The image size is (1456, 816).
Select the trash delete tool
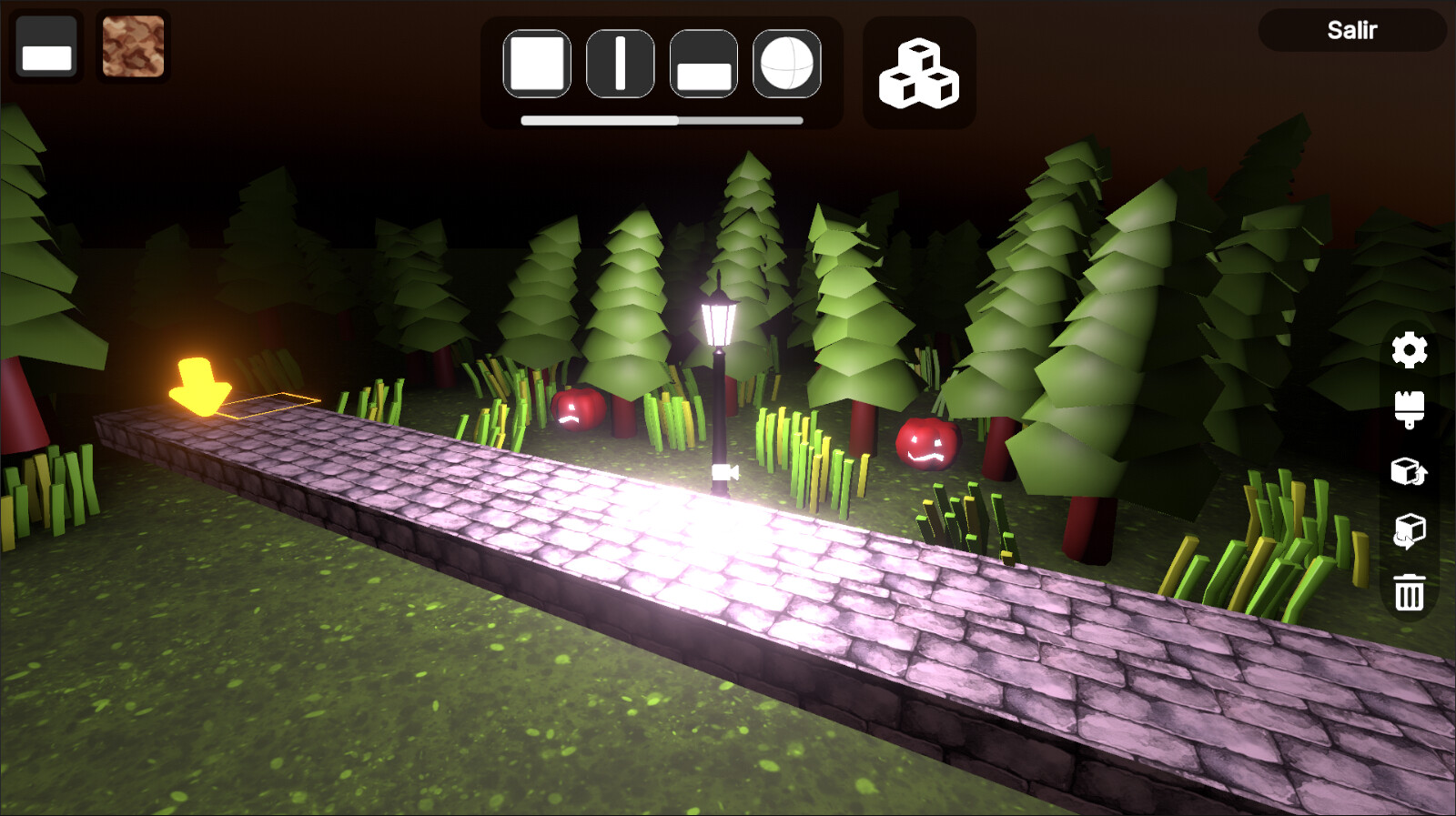[x=1409, y=591]
